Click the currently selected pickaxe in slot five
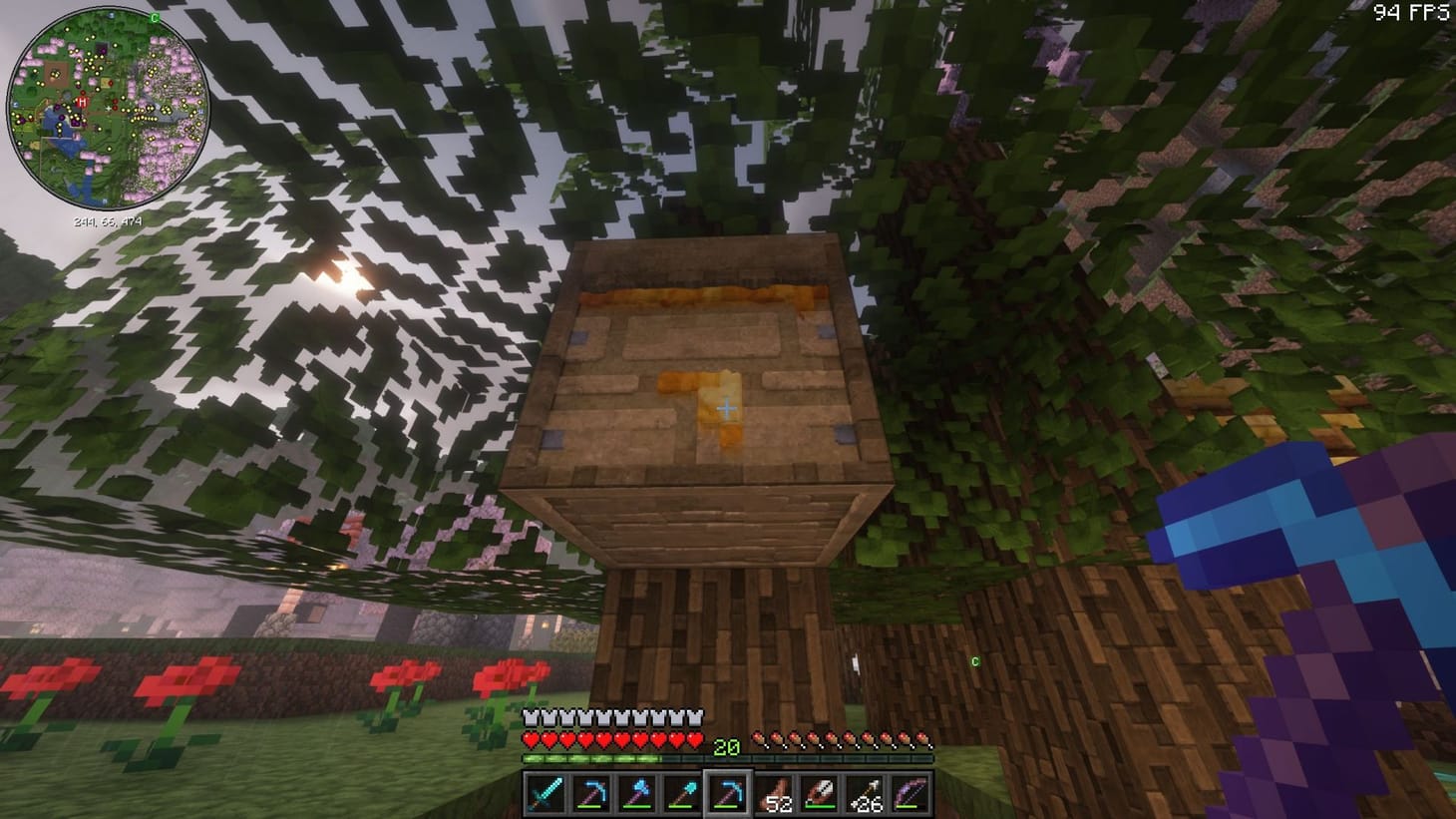1456x819 pixels. 730,791
